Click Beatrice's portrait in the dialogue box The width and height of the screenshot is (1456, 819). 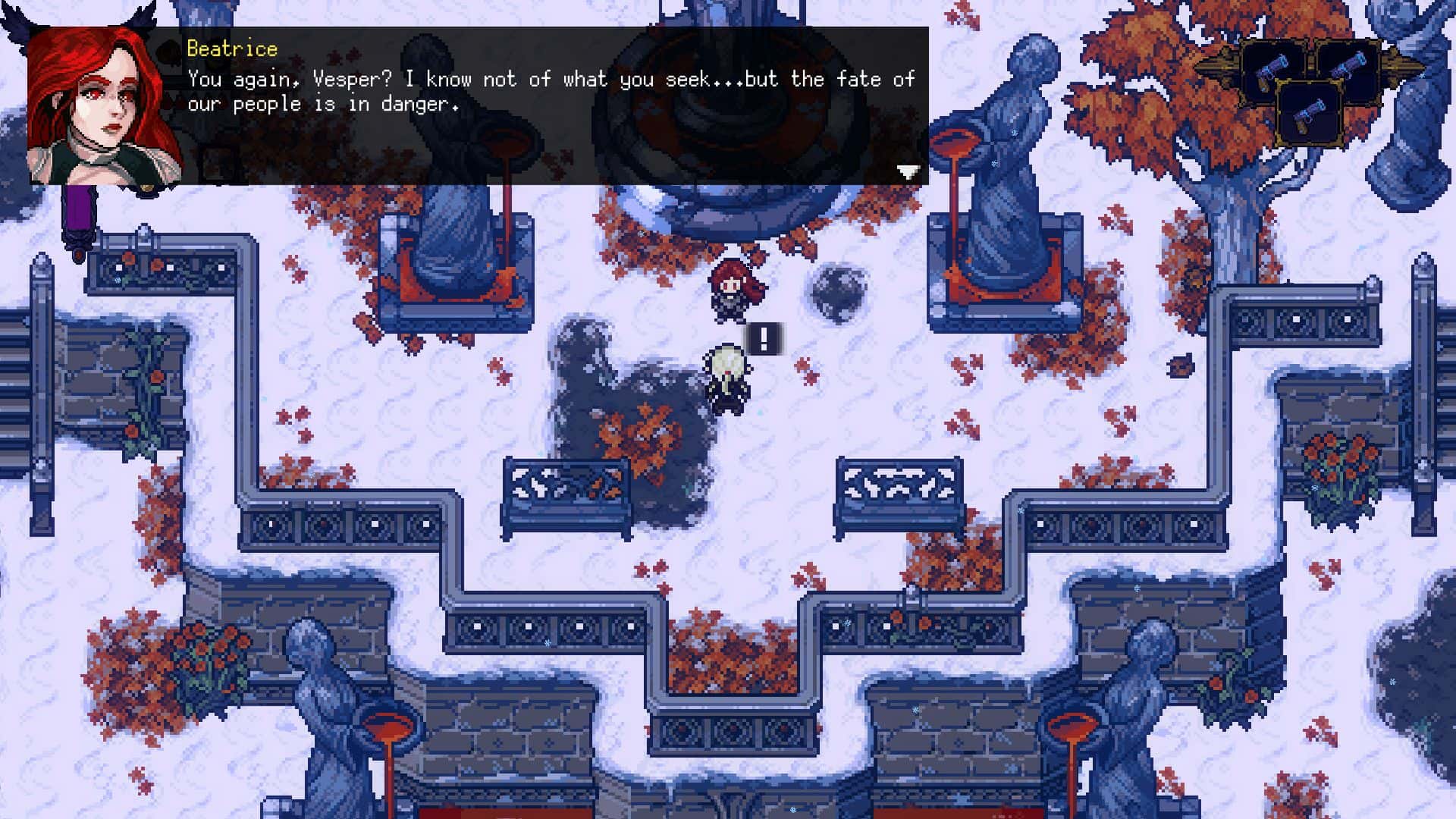102,106
